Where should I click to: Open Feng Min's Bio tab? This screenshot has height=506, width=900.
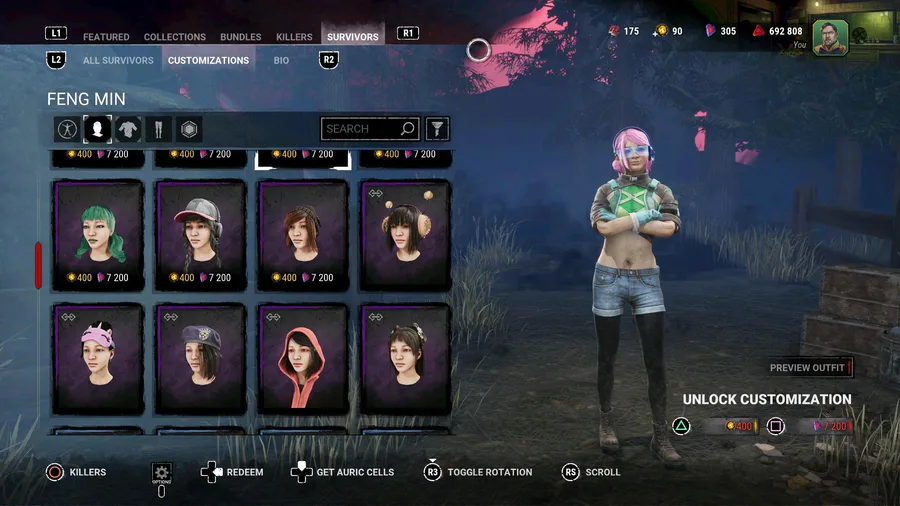tap(281, 60)
